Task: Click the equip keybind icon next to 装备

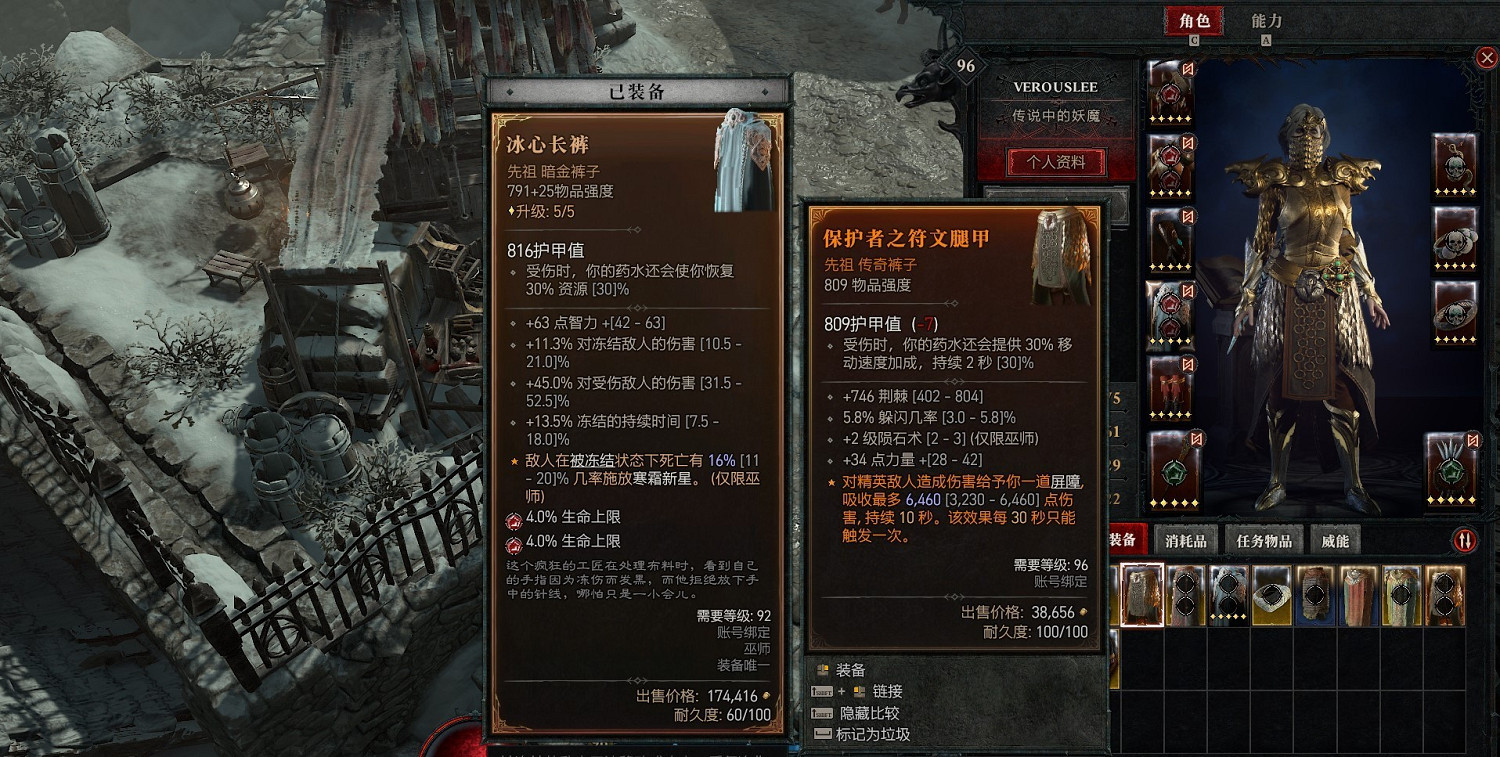Action: [x=822, y=670]
